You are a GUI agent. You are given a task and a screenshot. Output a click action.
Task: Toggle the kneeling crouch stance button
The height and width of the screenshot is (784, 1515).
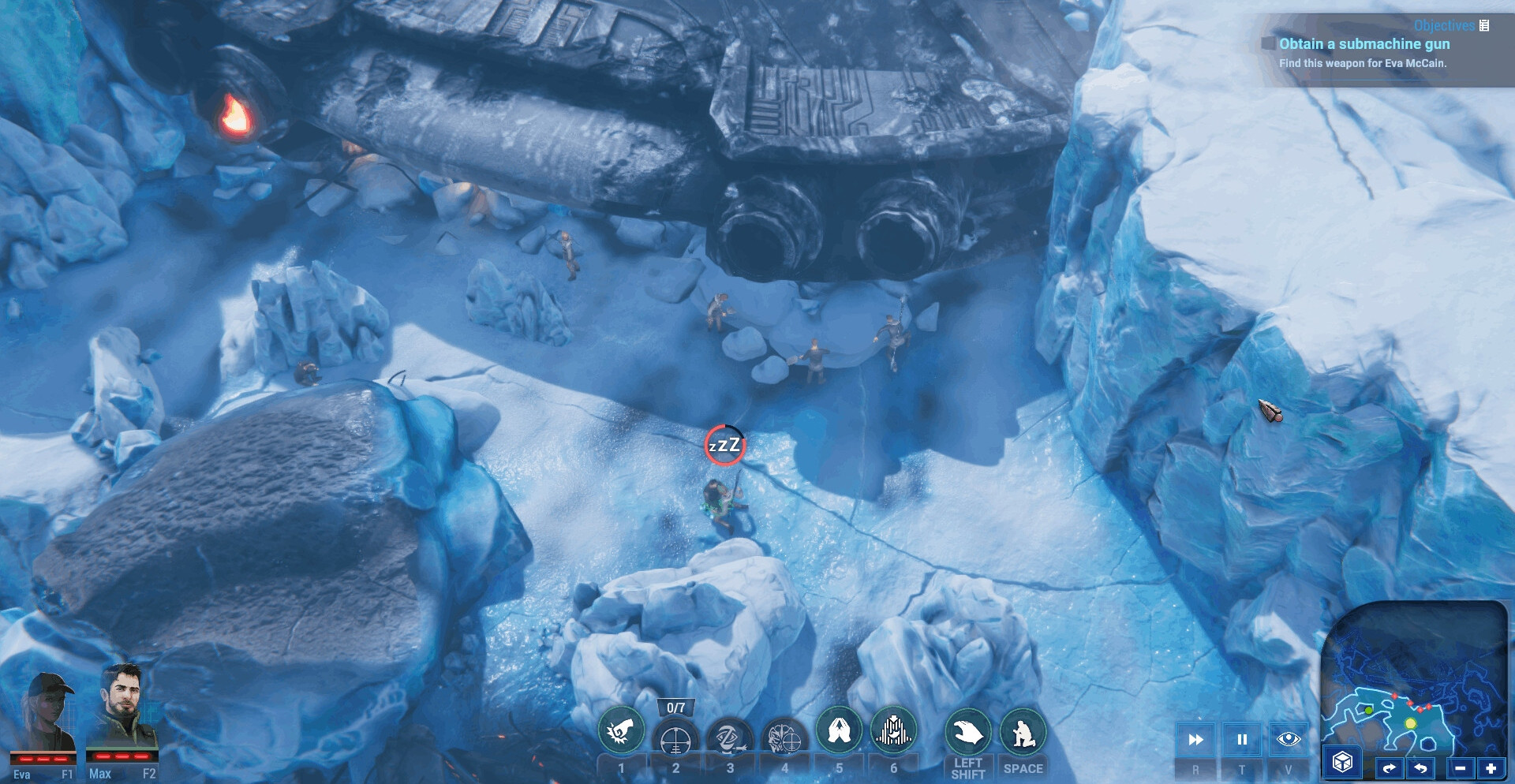tap(1023, 733)
